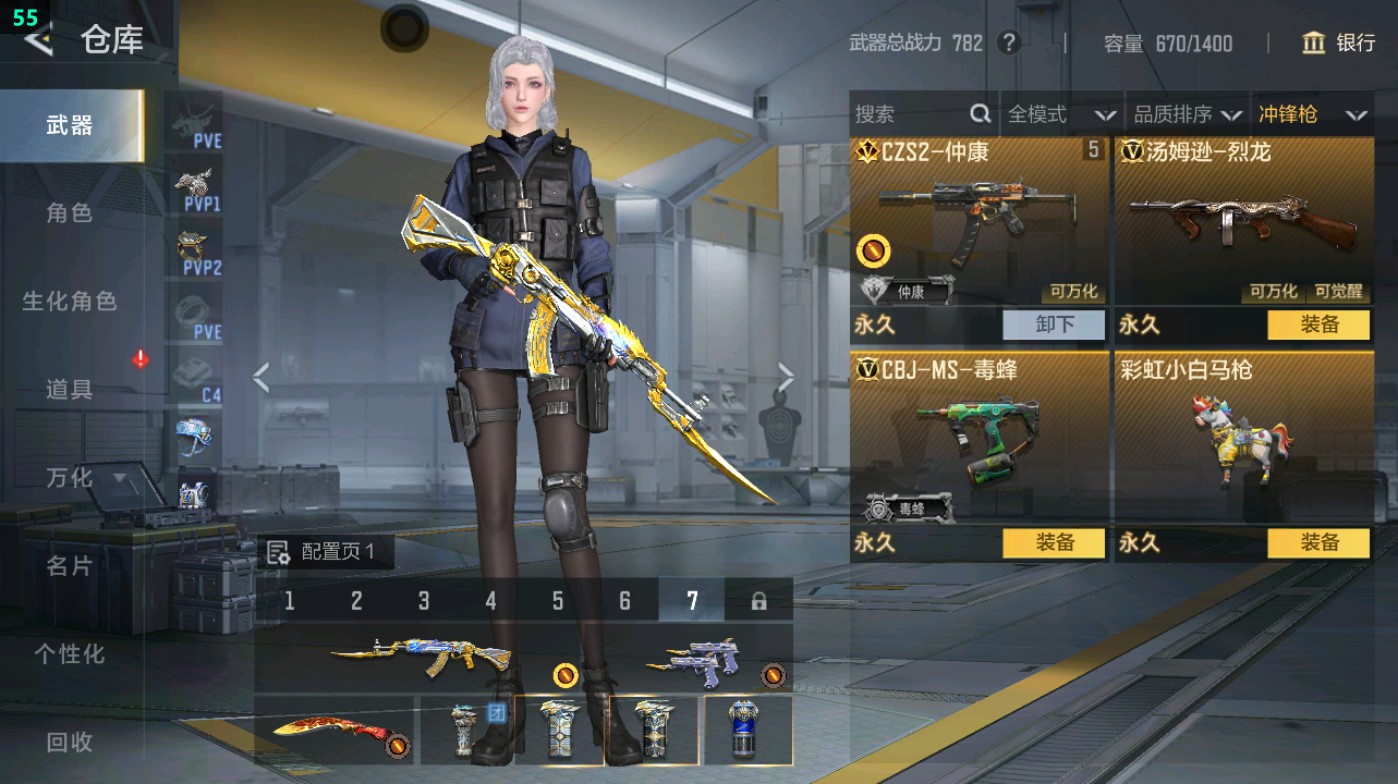Screen dimensions: 1398x784
Task: Select the CBJ-MS-毒蜂 weapon card
Action: (978, 440)
